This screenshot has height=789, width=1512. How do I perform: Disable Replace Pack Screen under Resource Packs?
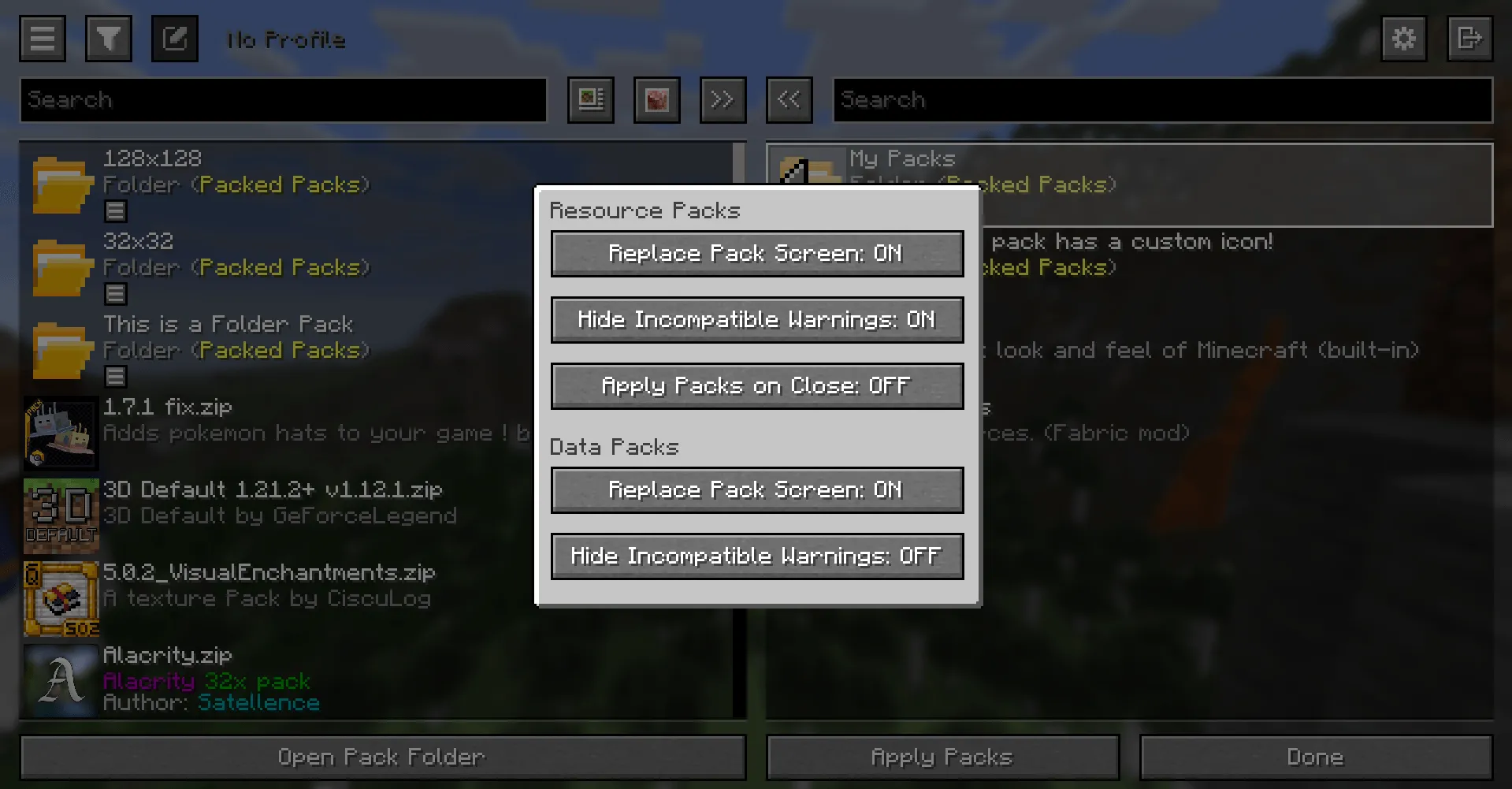(x=756, y=254)
